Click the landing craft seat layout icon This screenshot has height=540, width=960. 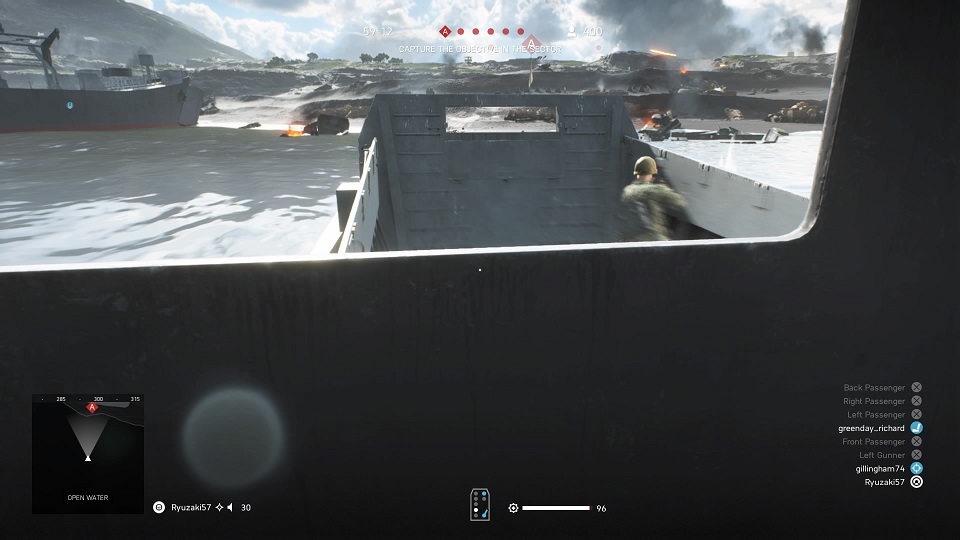[480, 505]
